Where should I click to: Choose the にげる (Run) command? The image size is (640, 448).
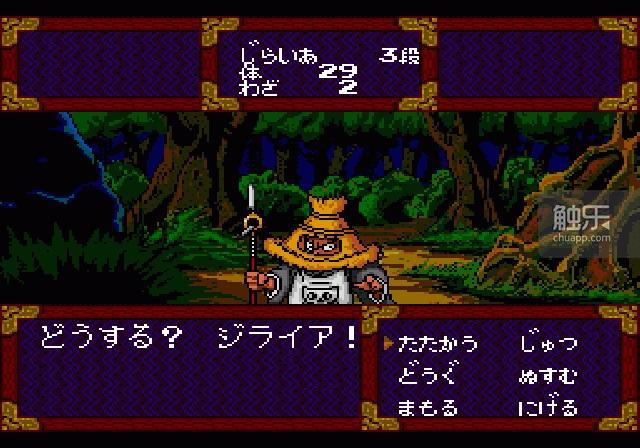(x=548, y=408)
